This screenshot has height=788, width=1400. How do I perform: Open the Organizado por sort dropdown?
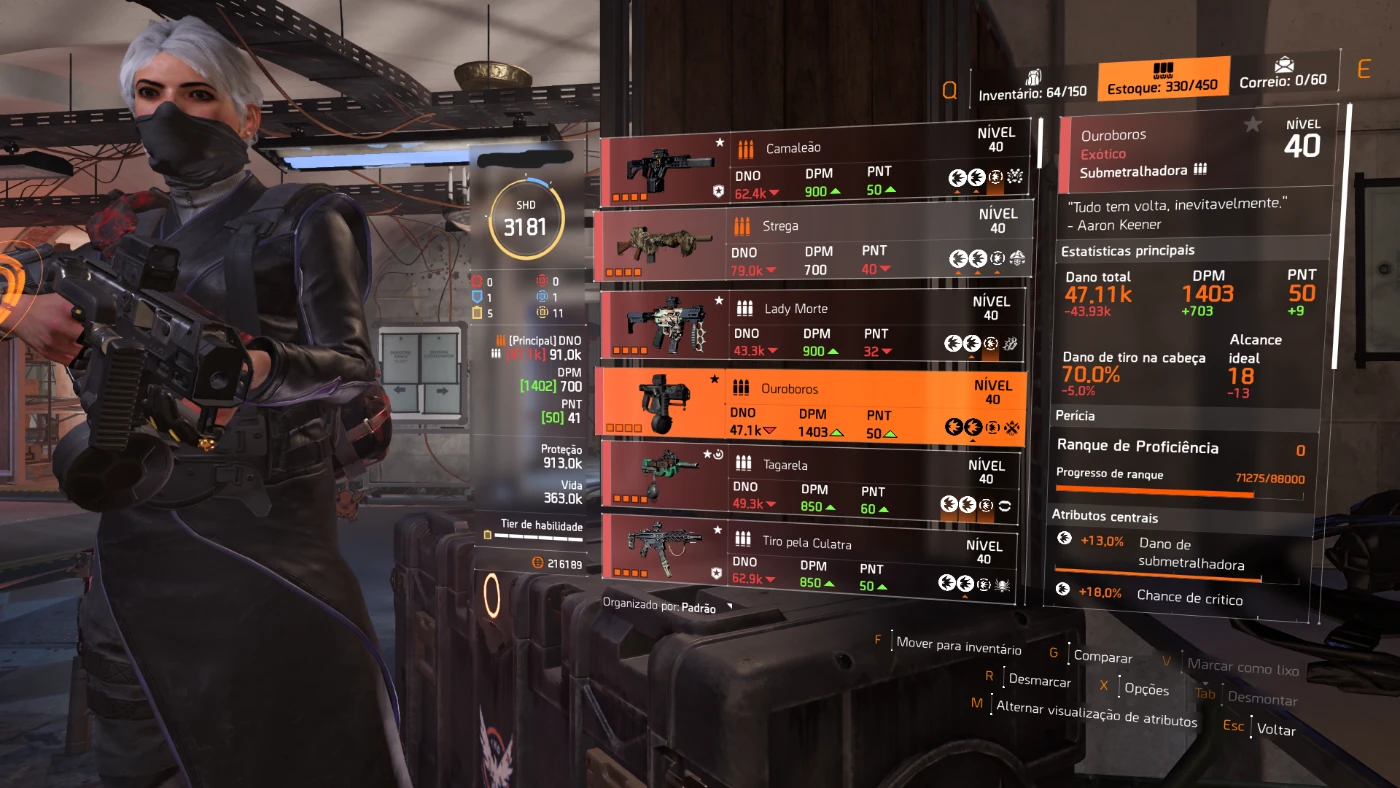[668, 607]
